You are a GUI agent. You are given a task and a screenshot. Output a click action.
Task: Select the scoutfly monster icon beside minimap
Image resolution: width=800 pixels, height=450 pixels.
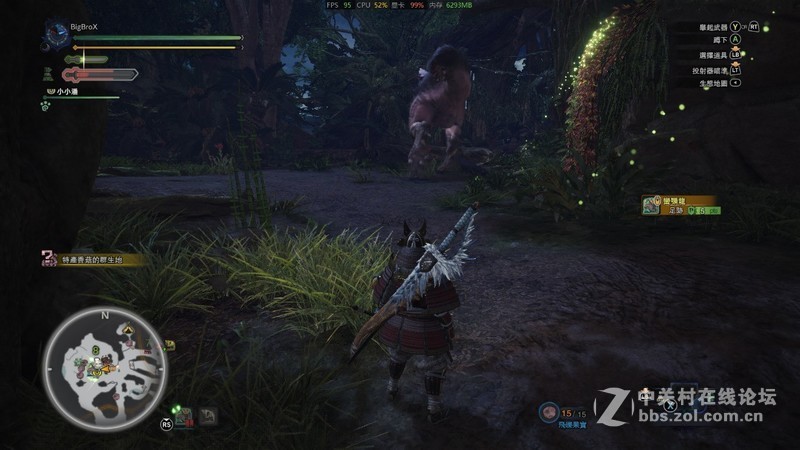click(x=184, y=414)
